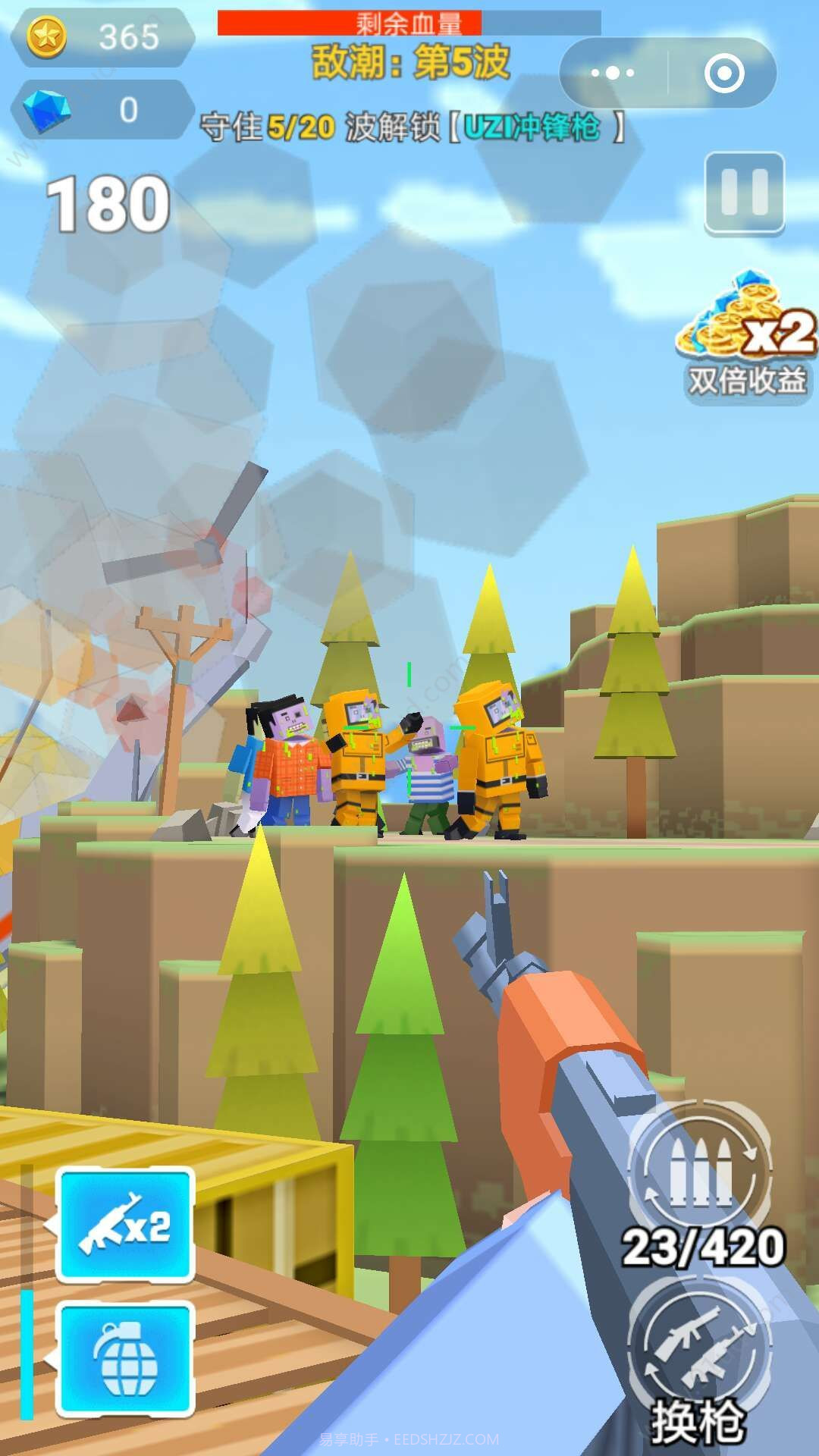This screenshot has height=1456, width=819.
Task: Throw a grenade using the grenade button
Action: 125,1358
